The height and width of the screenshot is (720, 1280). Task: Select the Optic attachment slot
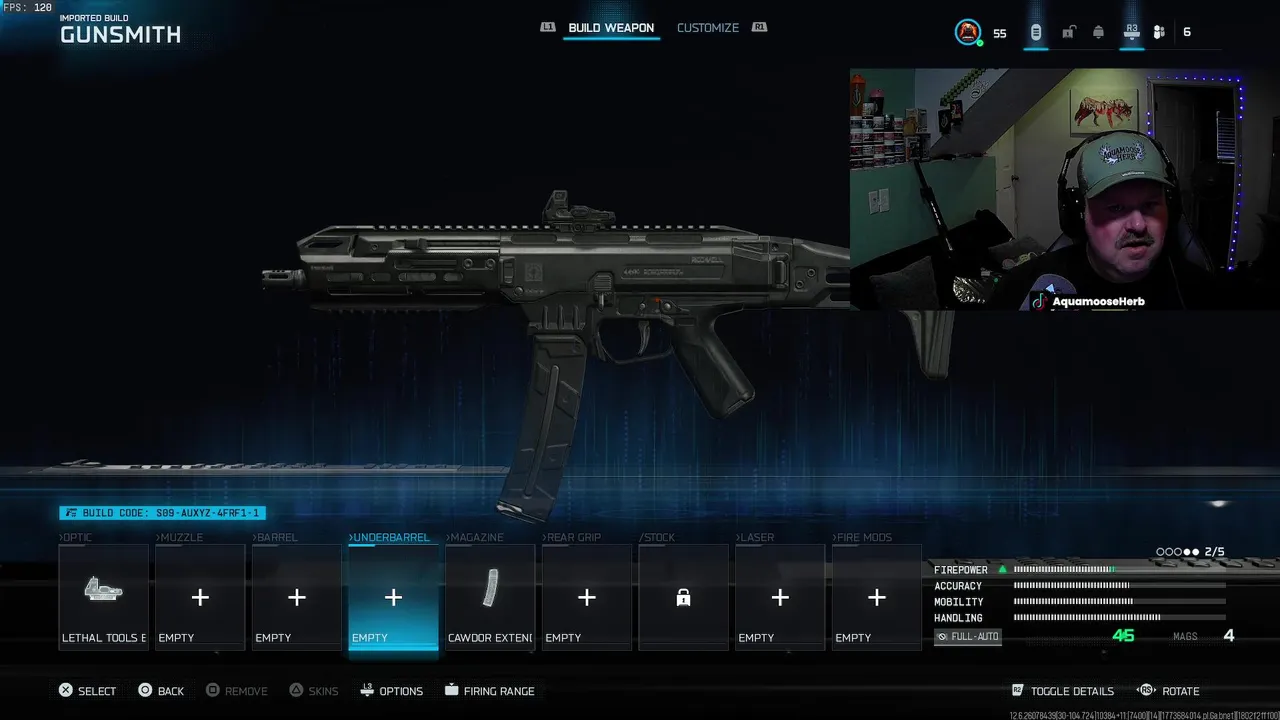[x=103, y=597]
